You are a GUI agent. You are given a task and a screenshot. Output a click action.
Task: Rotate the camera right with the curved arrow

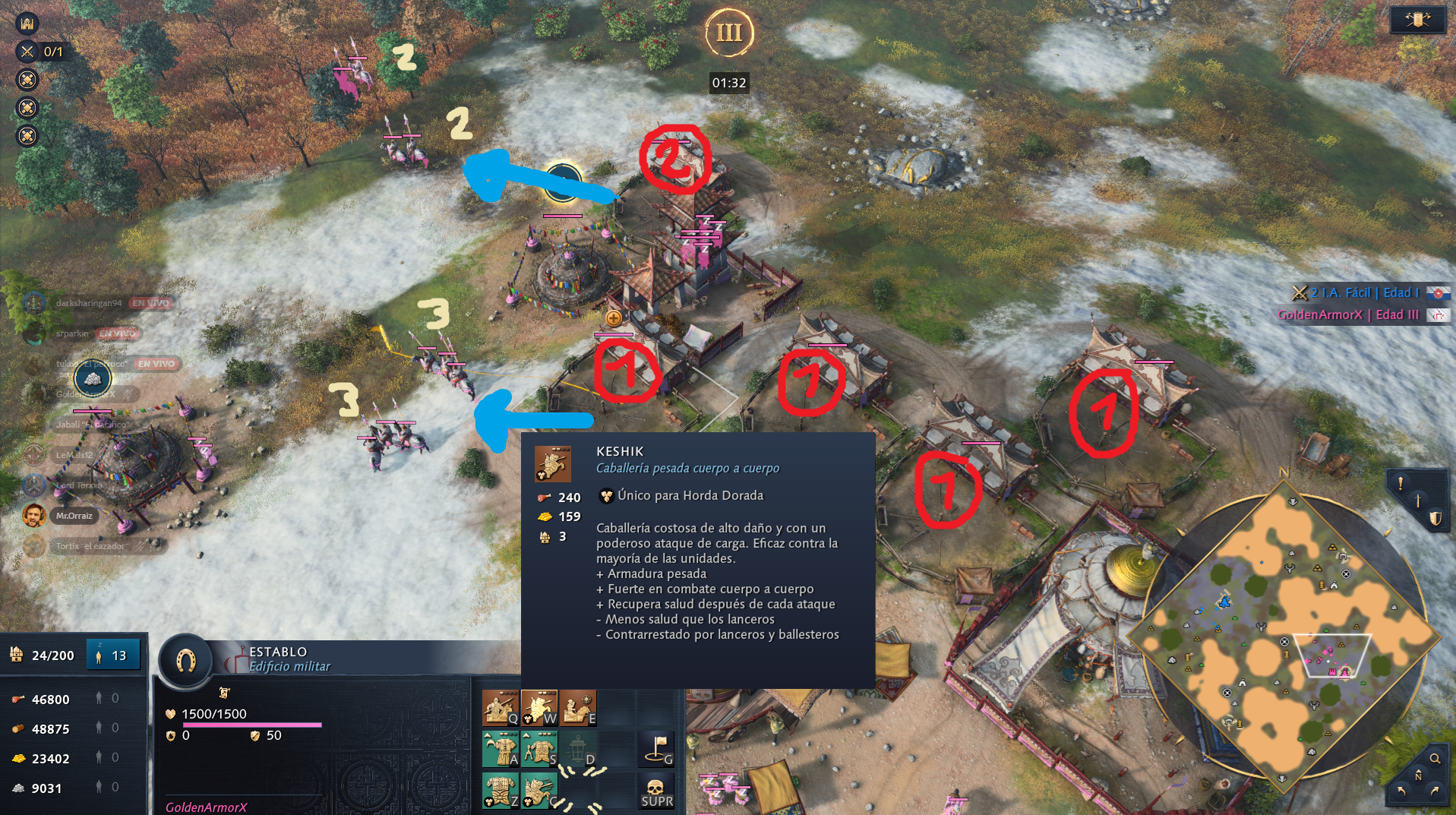1435,791
